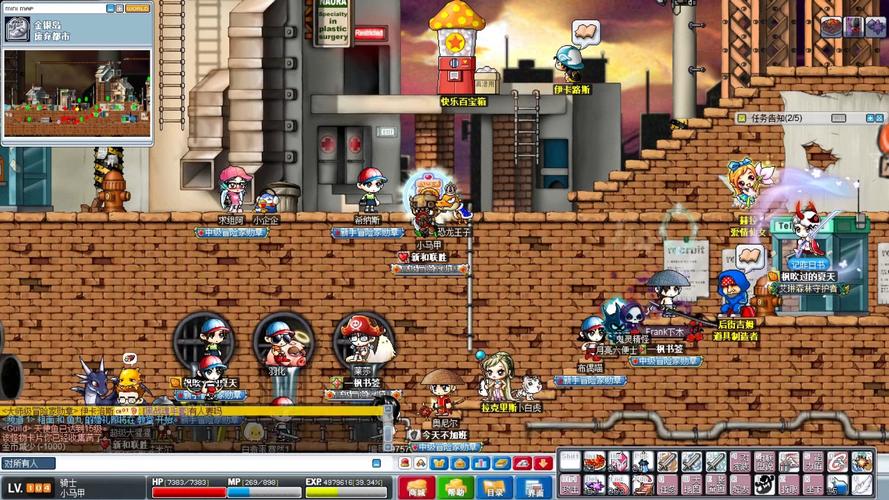The image size is (889, 500).
Task: Select the white feather quickslot item
Action: [860, 485]
